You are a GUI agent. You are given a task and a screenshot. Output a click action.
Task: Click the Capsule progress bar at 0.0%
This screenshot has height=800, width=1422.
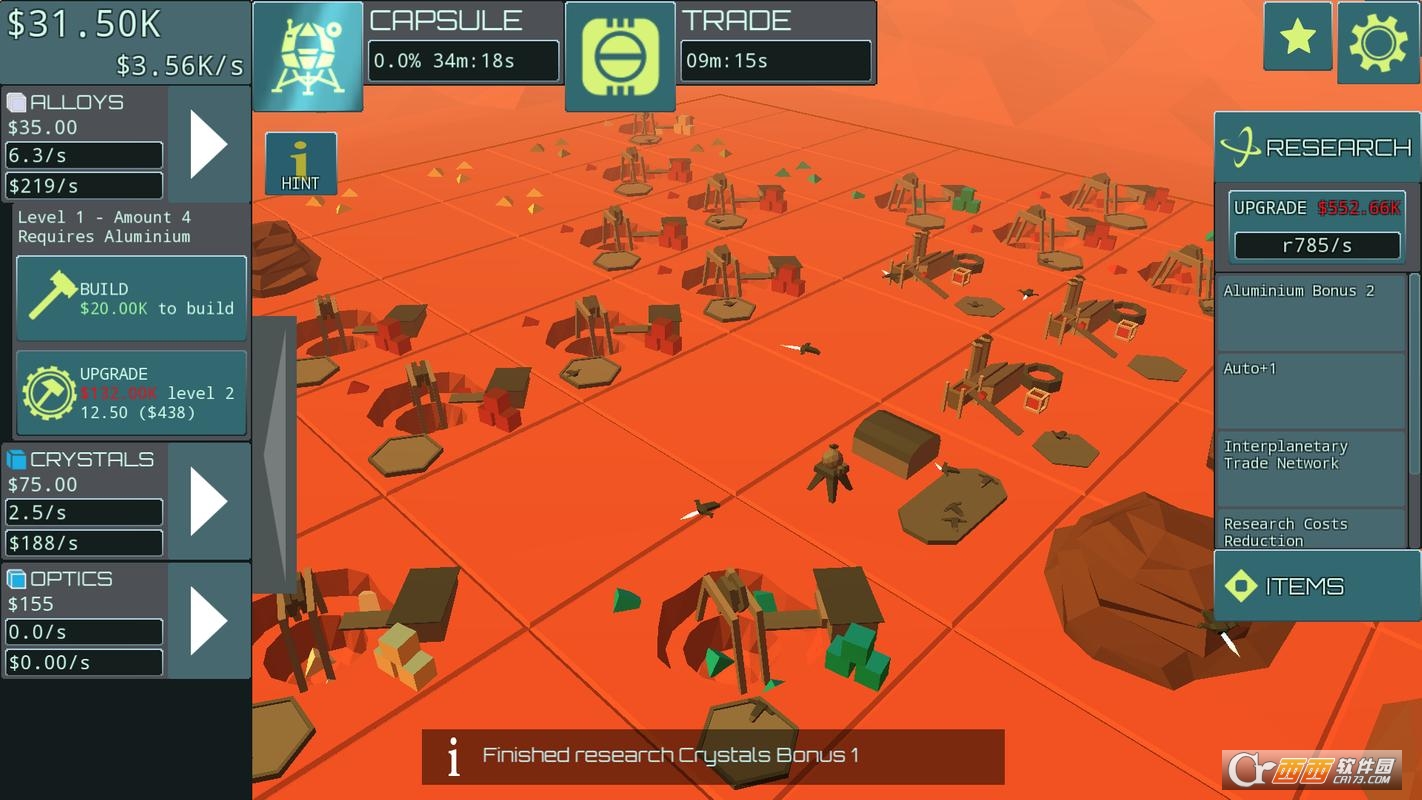(x=462, y=60)
